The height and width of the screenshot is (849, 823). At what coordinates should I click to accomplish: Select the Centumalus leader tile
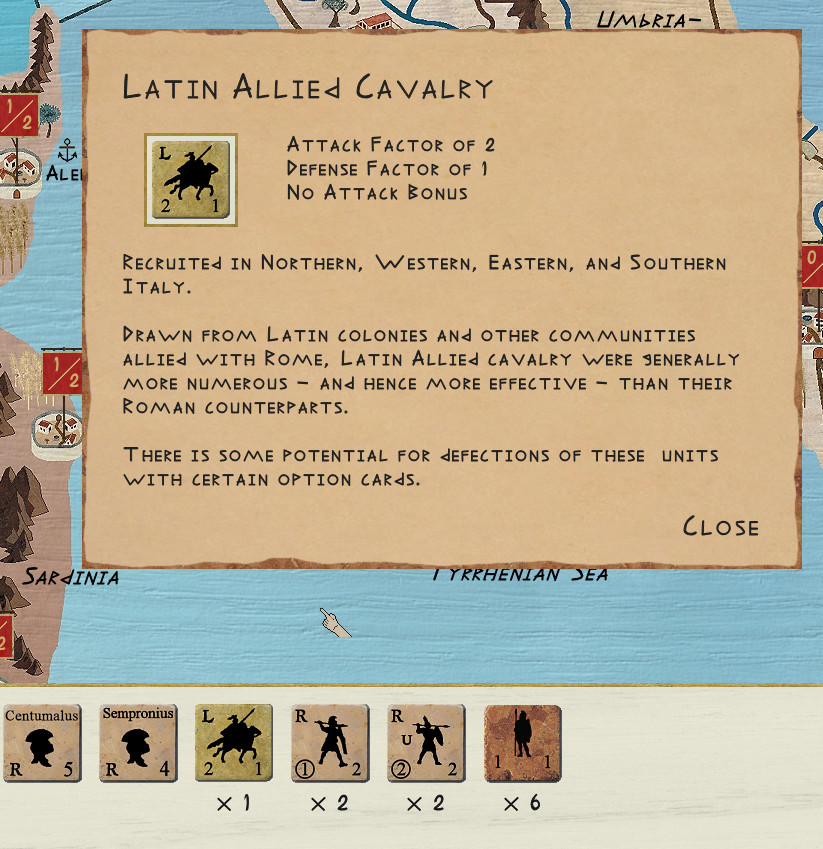(42, 743)
